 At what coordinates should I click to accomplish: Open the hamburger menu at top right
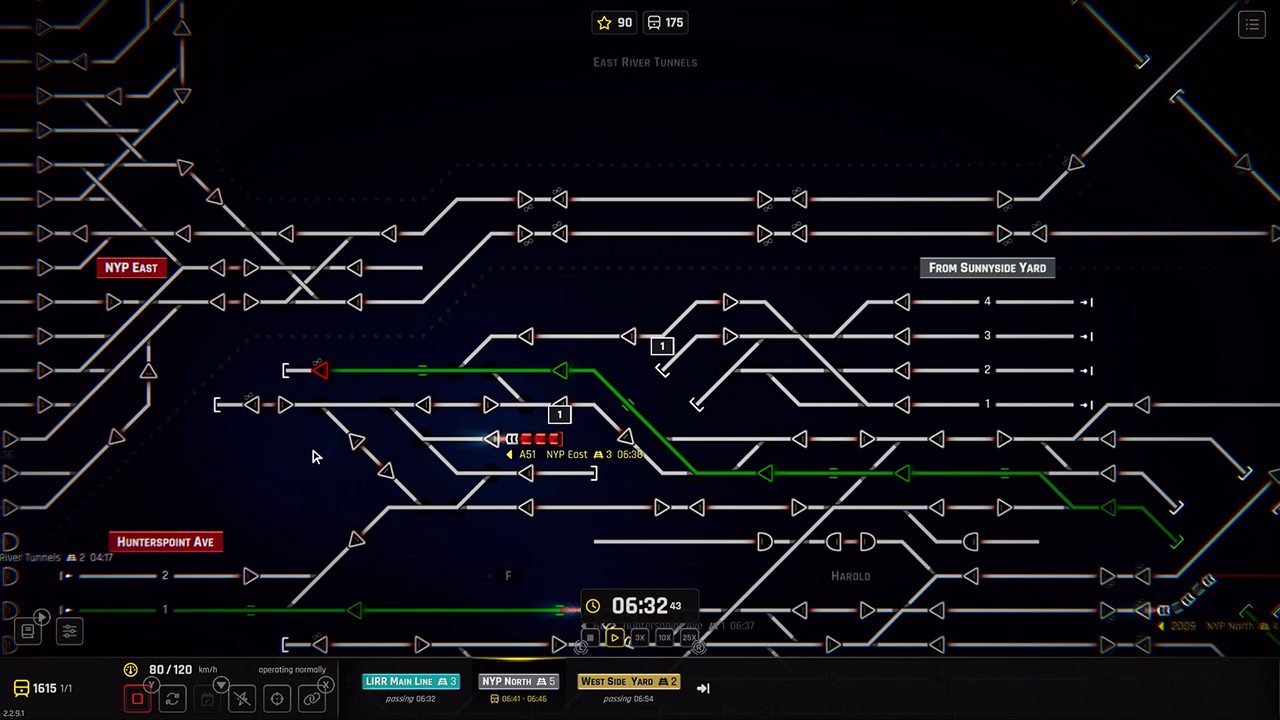[1252, 24]
